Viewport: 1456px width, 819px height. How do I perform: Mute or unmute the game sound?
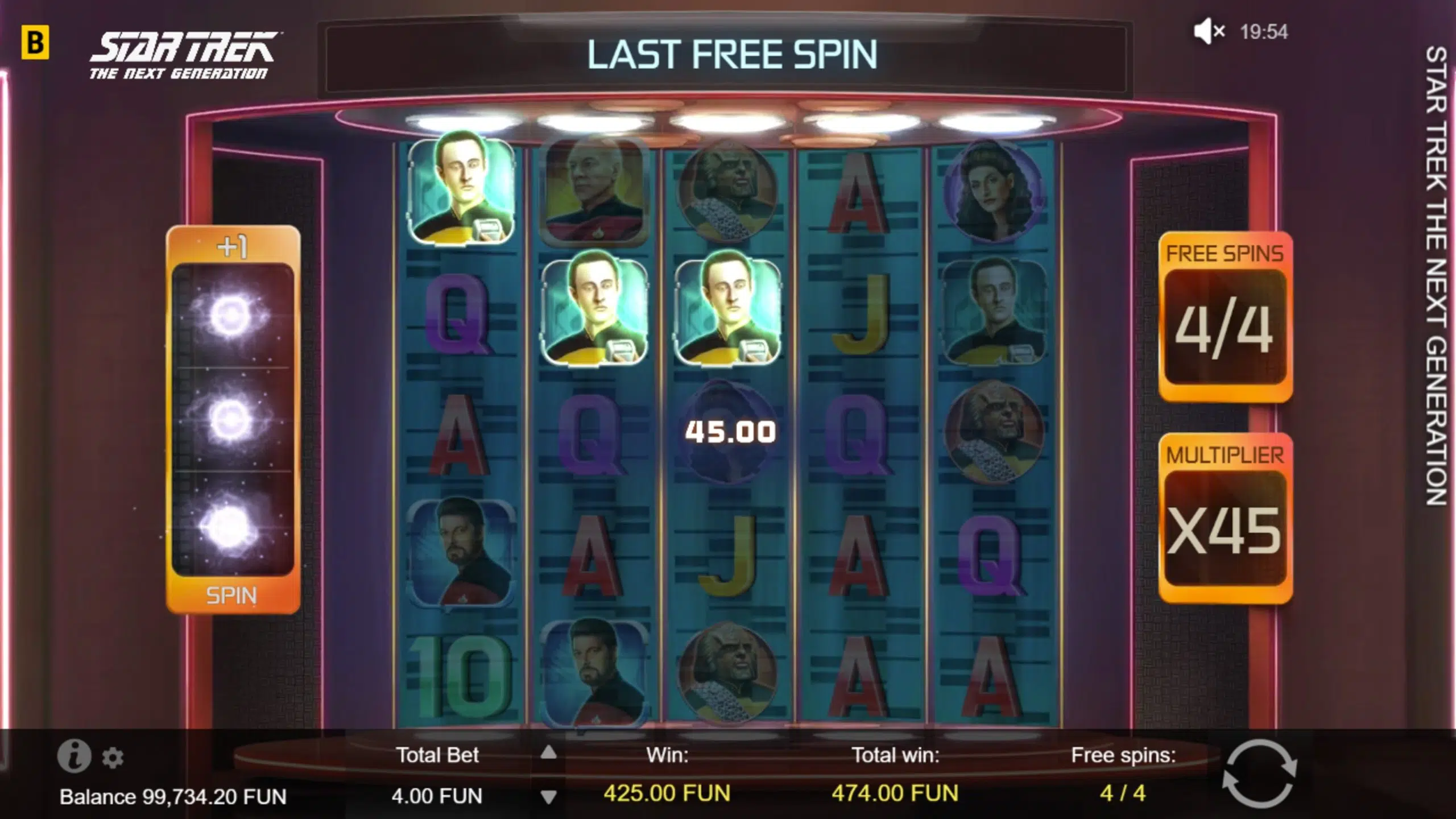[x=1205, y=32]
